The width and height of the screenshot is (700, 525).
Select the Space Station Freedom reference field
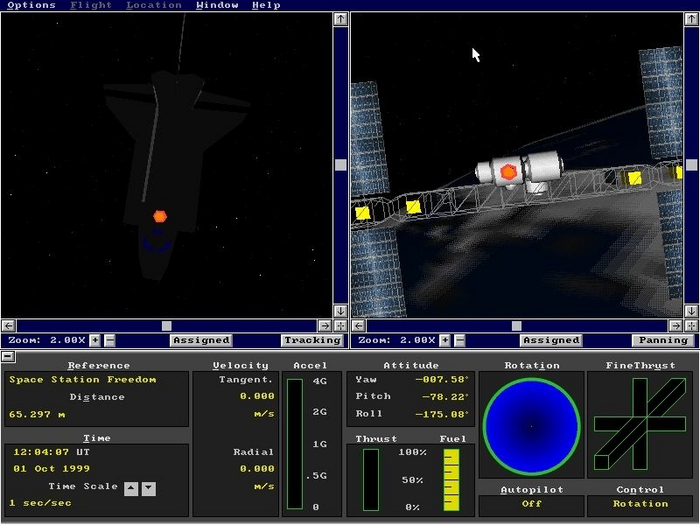tap(96, 380)
